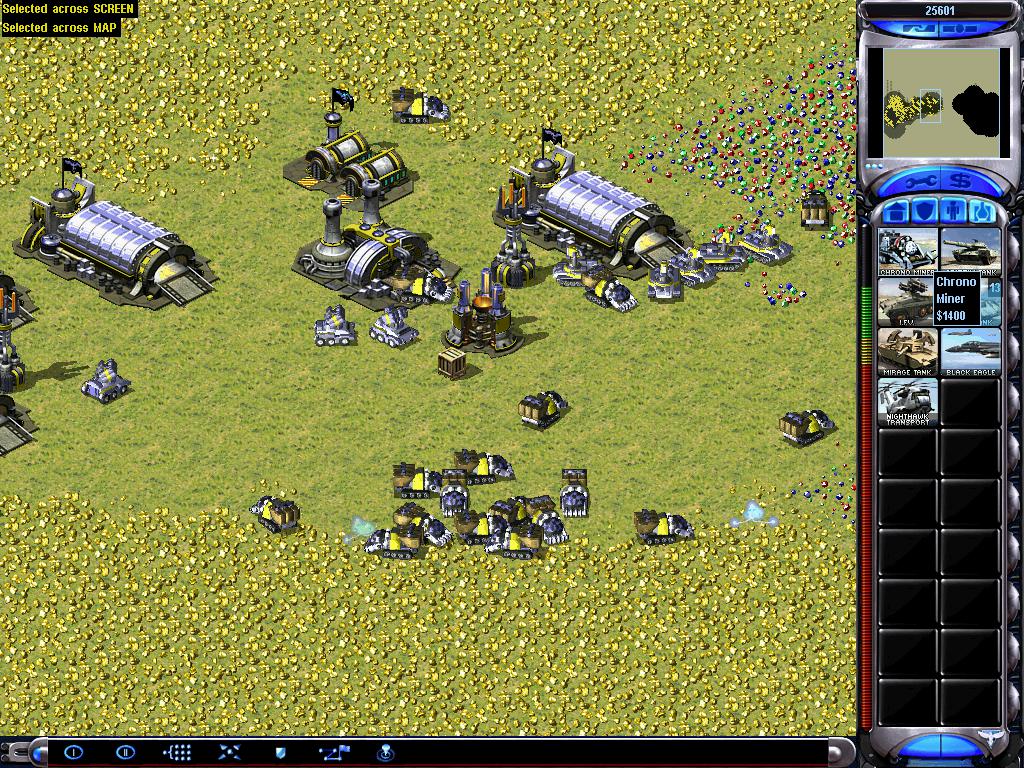Click the type-select dots grid button

coord(177,752)
